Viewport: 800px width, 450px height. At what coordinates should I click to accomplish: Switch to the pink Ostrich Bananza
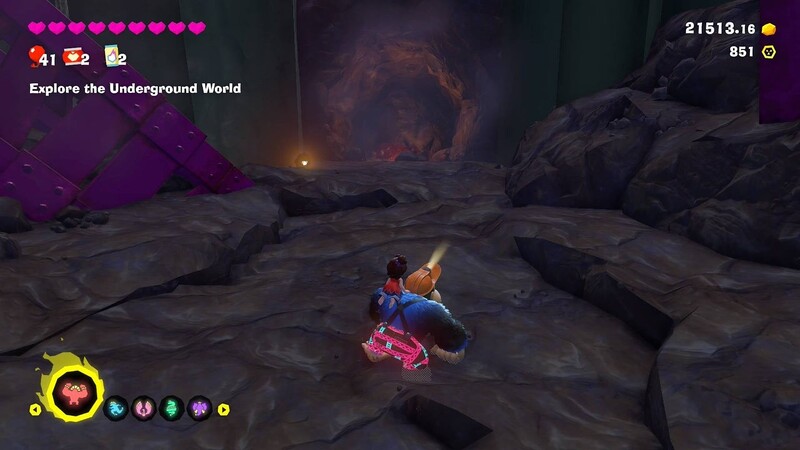(x=144, y=409)
